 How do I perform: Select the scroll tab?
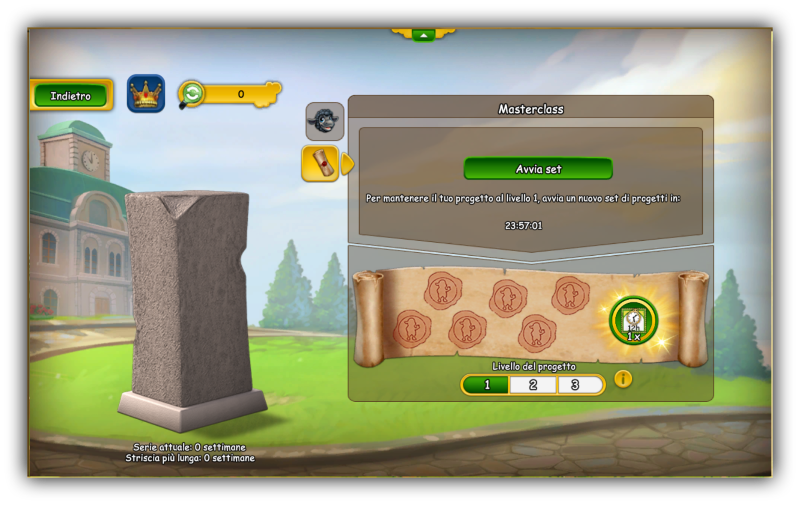[321, 163]
